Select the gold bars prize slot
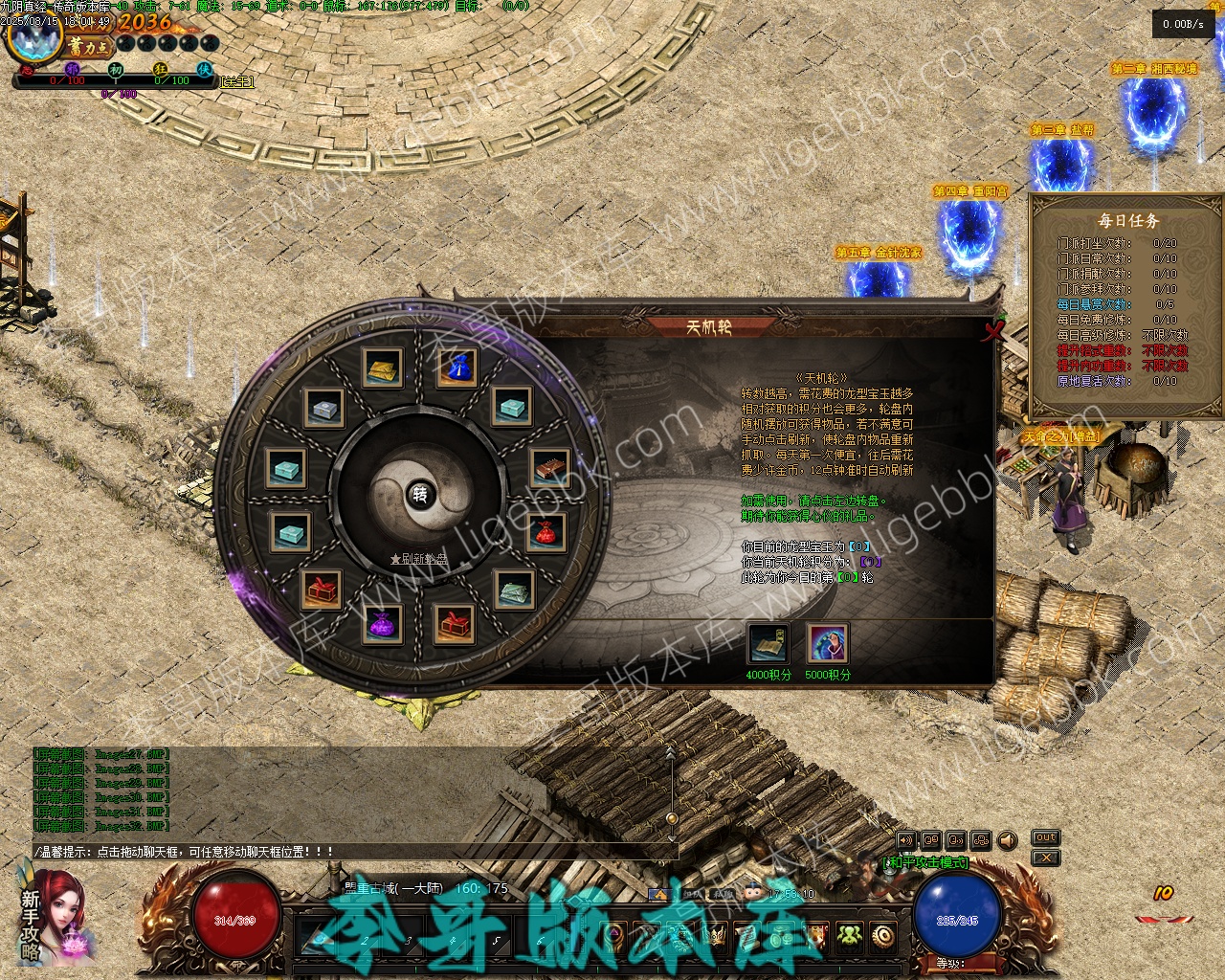The image size is (1225, 980). (382, 367)
